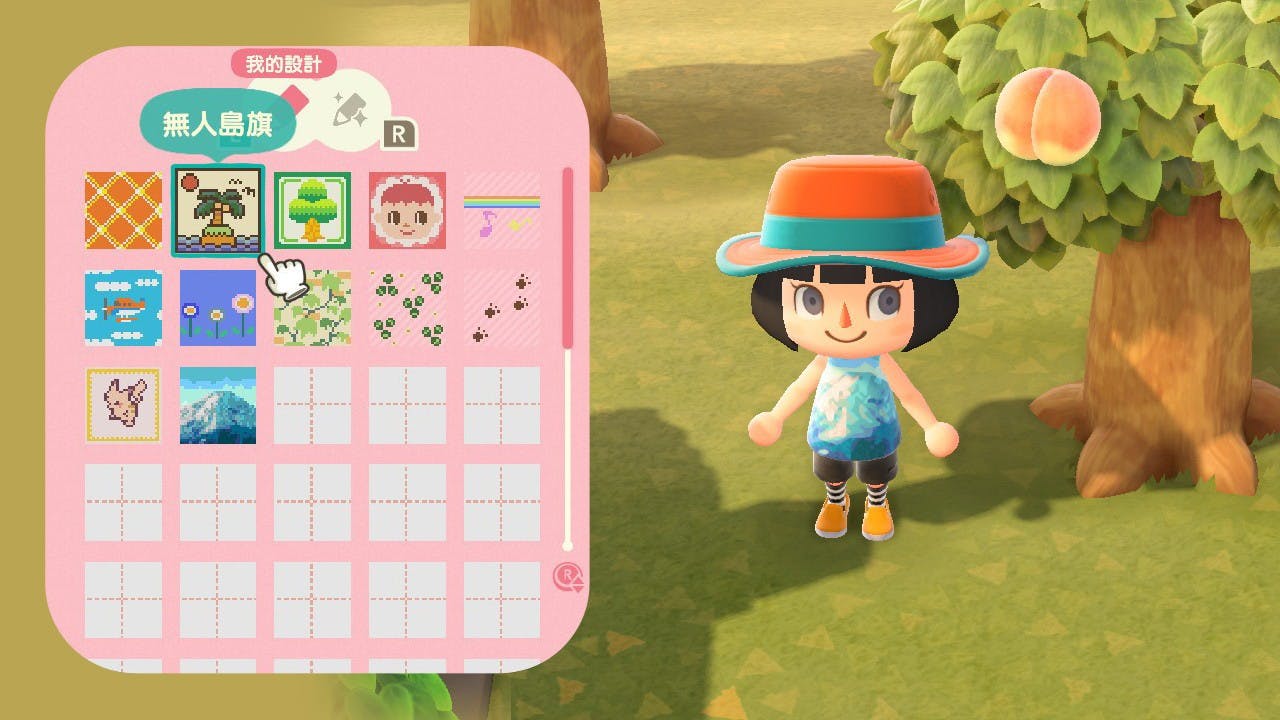Screen dimensions: 1280x720
Task: Select the daisies on blue design
Action: point(218,307)
